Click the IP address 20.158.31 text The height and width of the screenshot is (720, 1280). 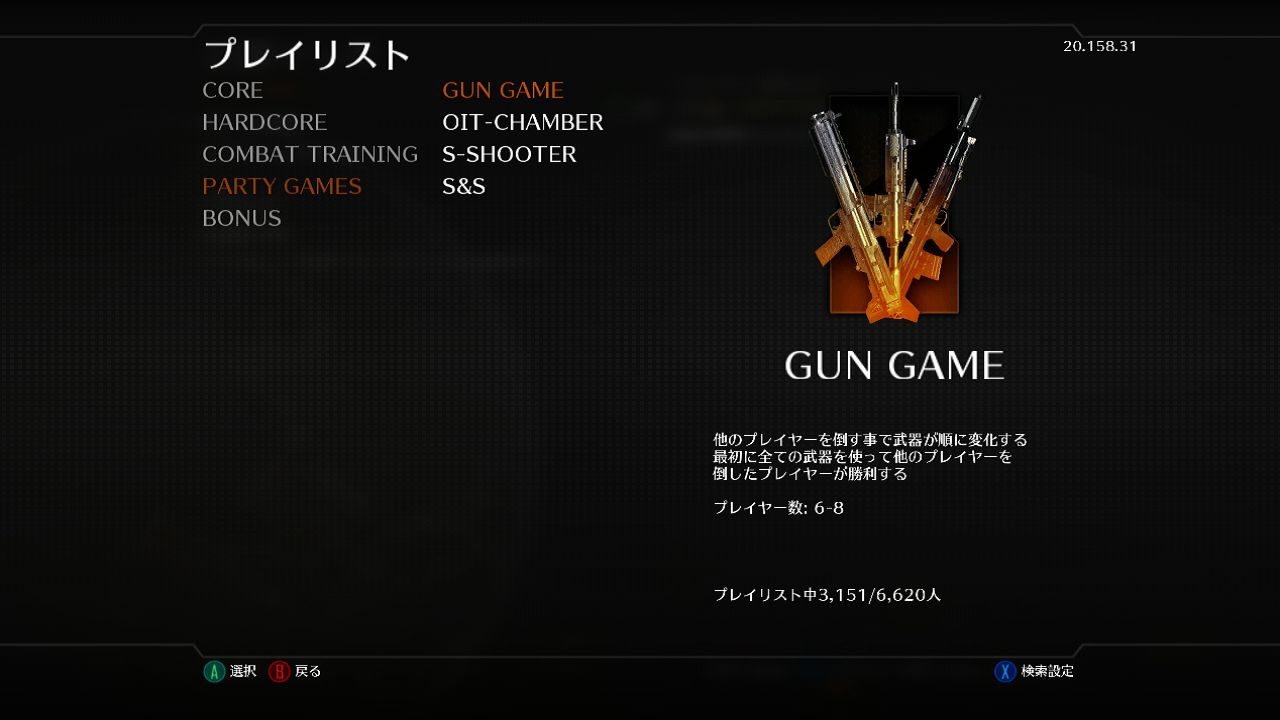point(1099,46)
